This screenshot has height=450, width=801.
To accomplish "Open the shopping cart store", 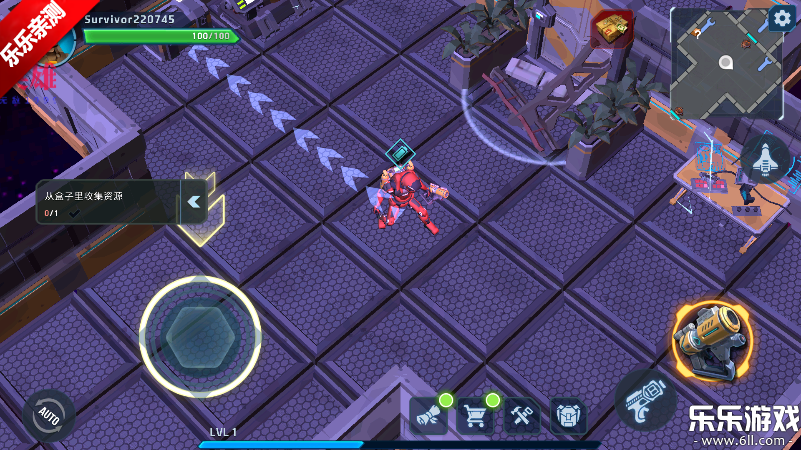I will click(475, 415).
